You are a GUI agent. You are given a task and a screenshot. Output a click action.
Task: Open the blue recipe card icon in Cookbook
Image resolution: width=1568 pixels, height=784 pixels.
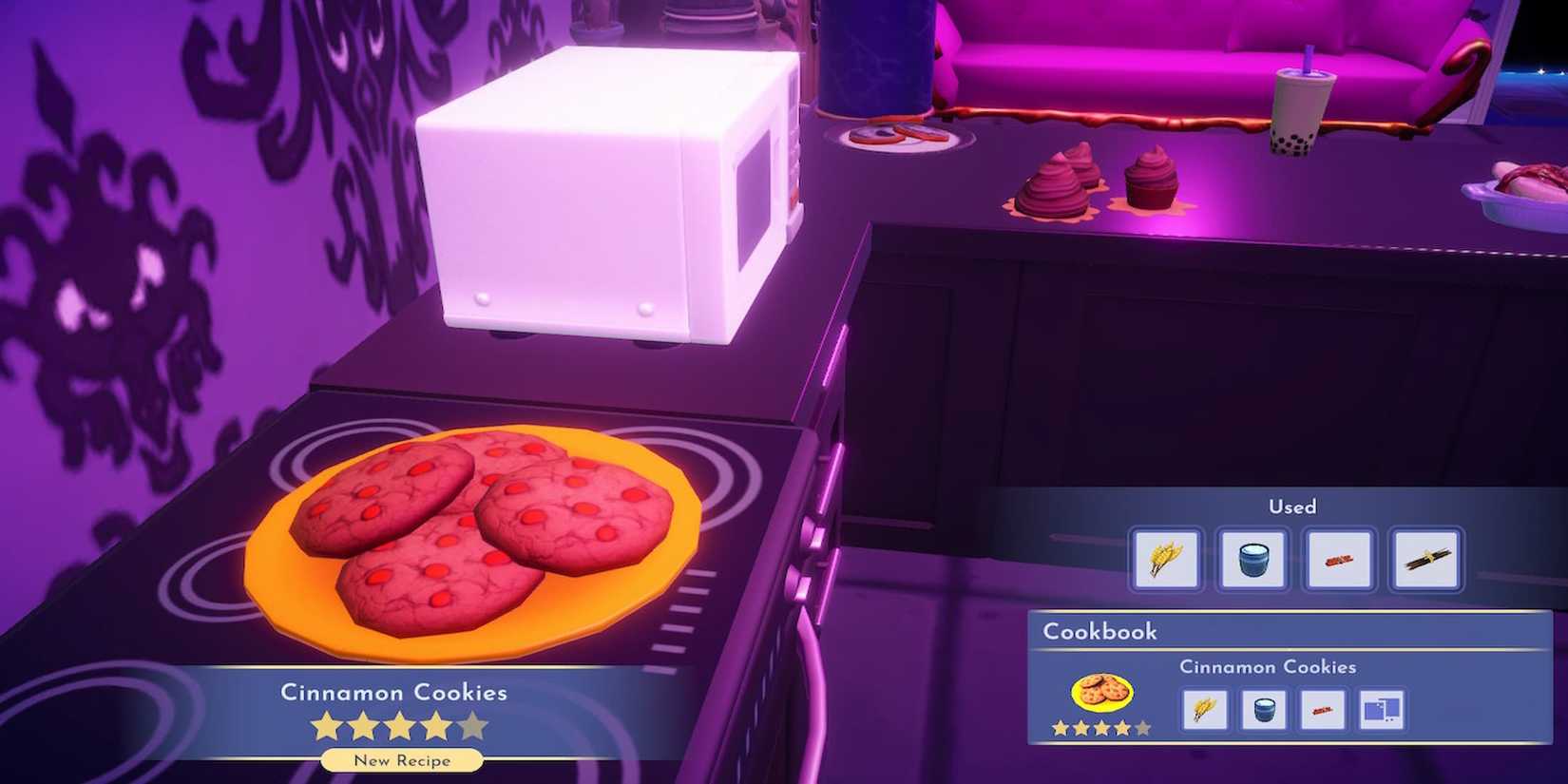[1384, 708]
